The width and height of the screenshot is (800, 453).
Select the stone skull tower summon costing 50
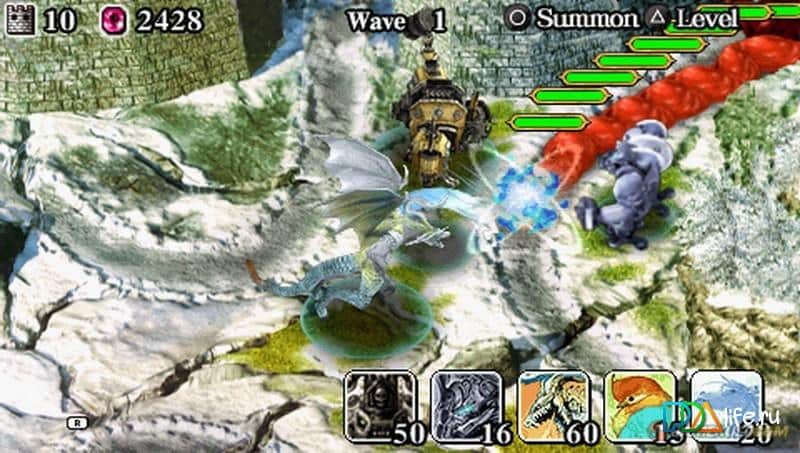point(379,405)
